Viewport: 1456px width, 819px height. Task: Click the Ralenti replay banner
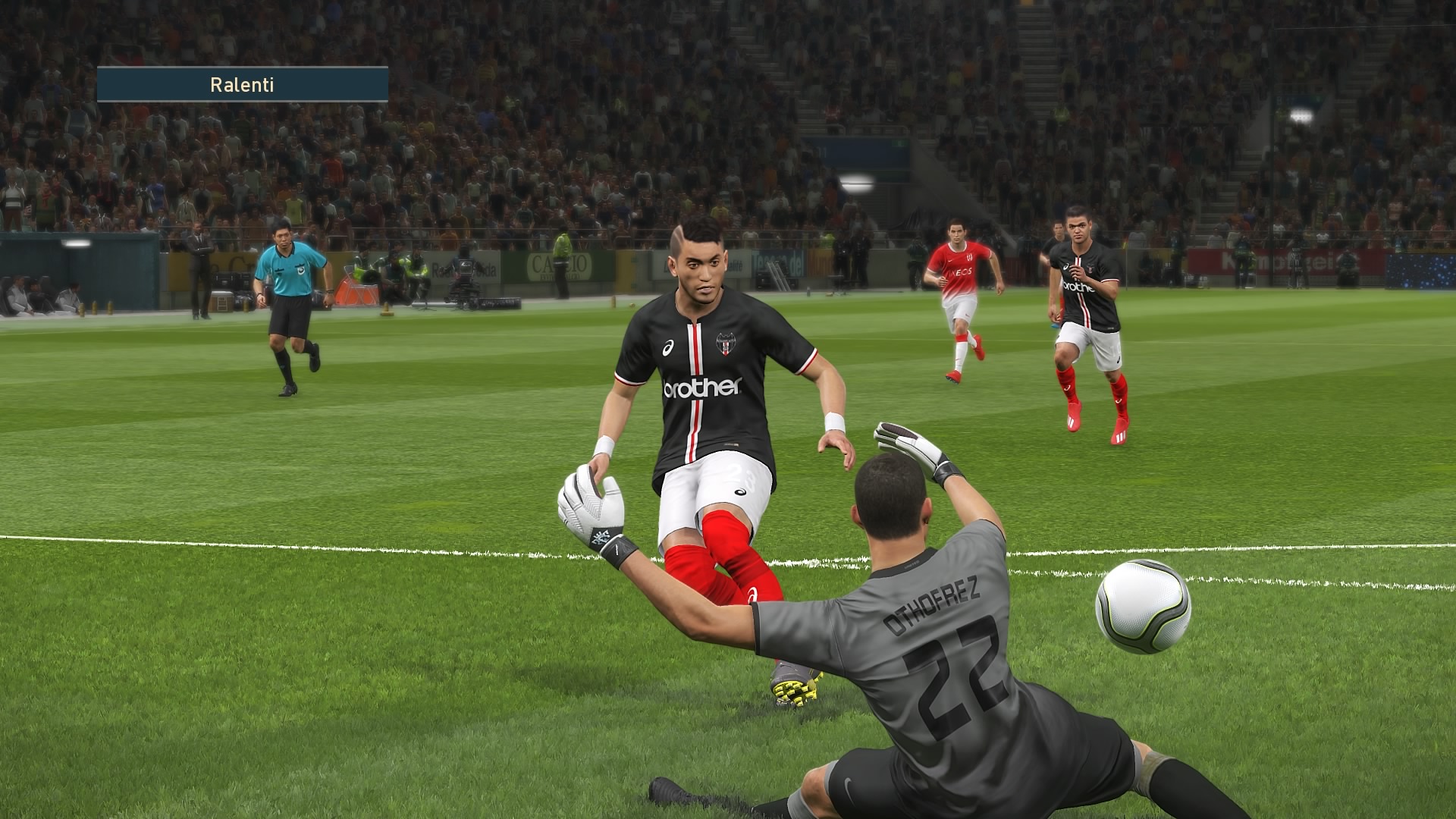coord(243,84)
